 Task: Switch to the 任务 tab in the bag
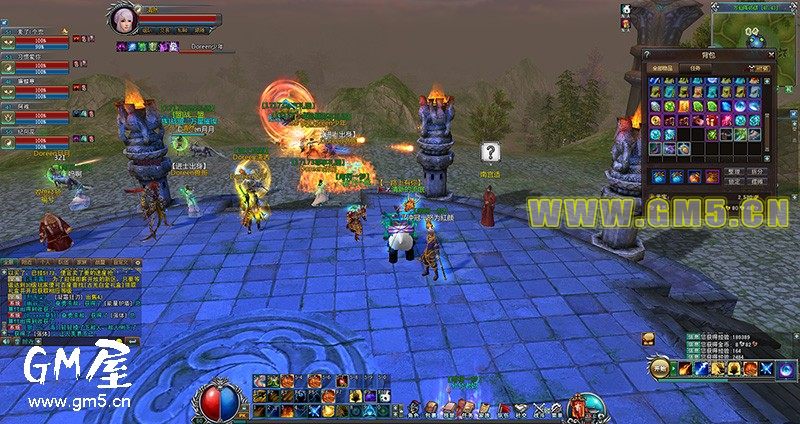click(x=696, y=68)
